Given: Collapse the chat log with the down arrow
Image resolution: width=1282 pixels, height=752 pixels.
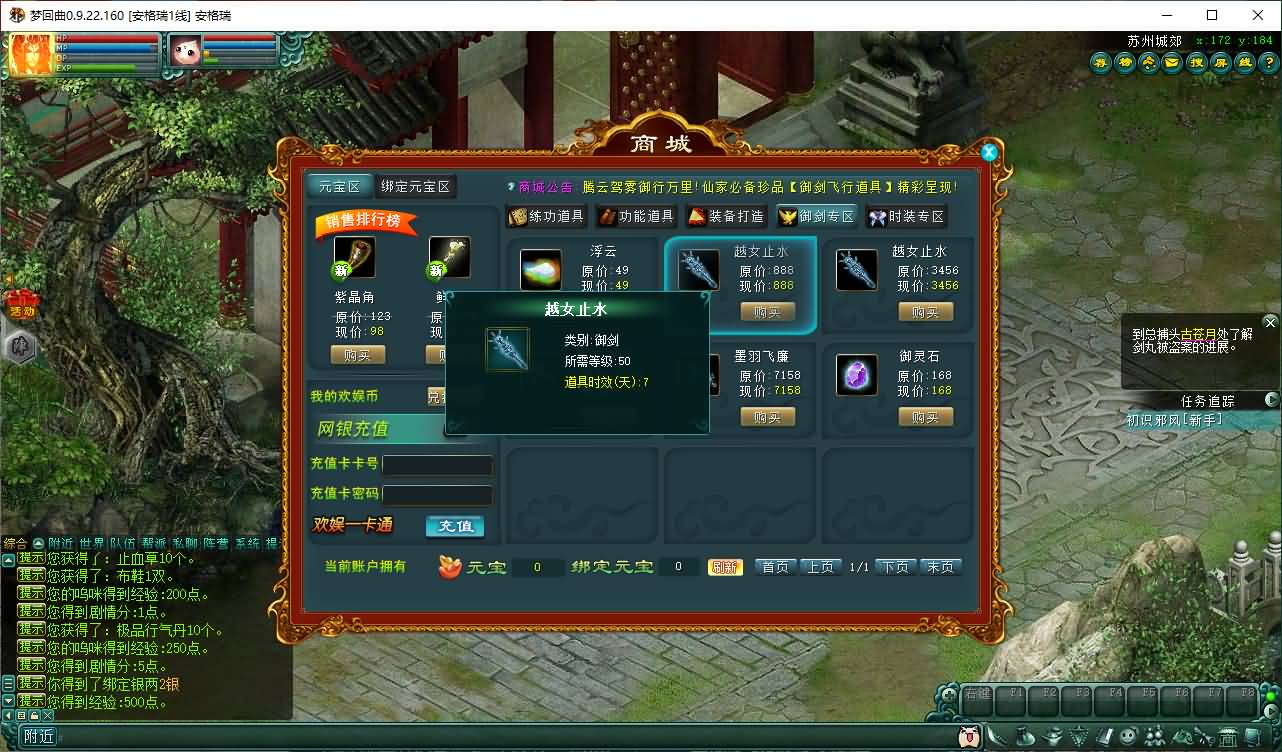Looking at the screenshot, I should pos(8,701).
